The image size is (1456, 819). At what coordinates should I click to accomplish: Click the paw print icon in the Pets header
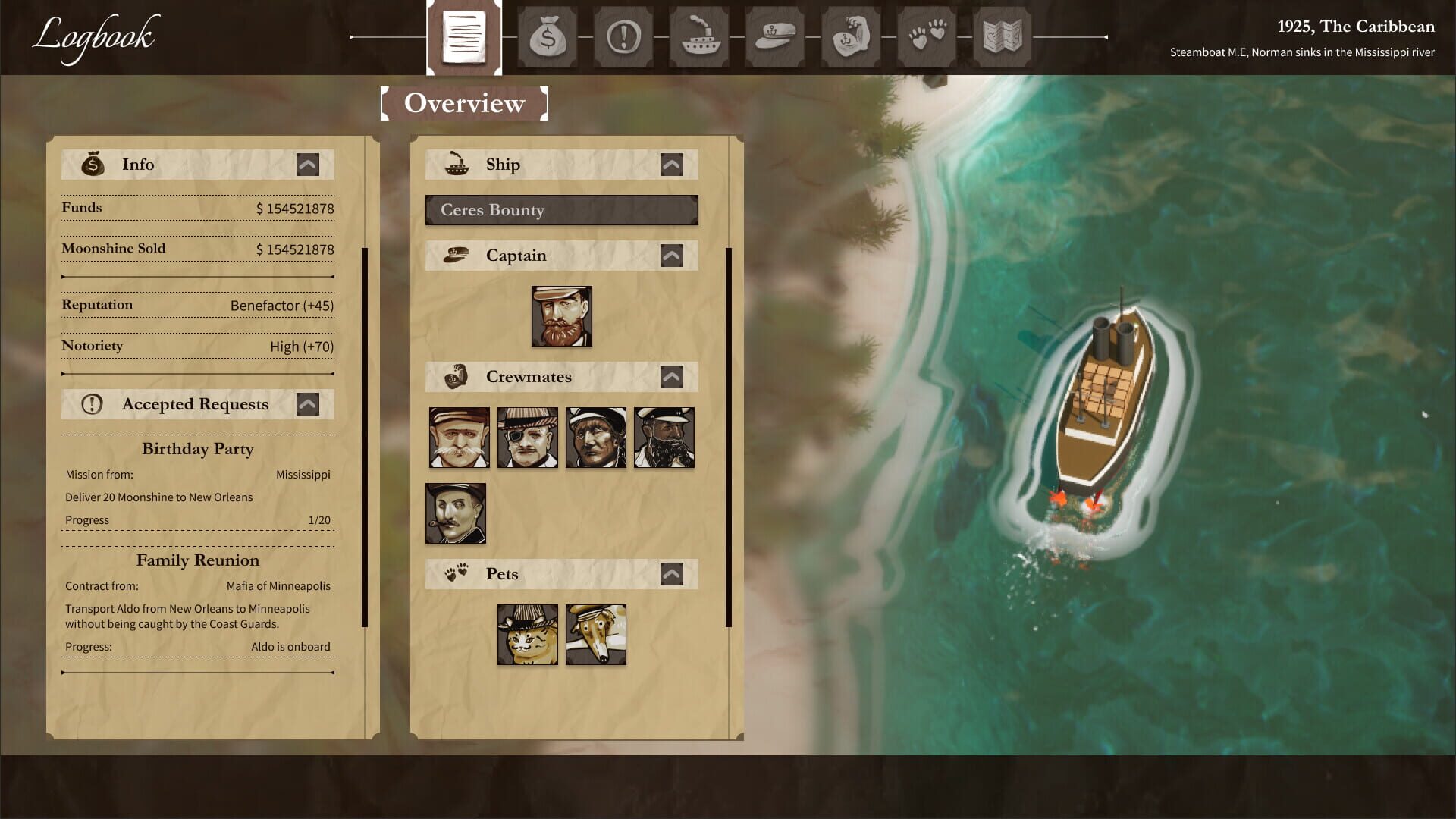pos(456,573)
